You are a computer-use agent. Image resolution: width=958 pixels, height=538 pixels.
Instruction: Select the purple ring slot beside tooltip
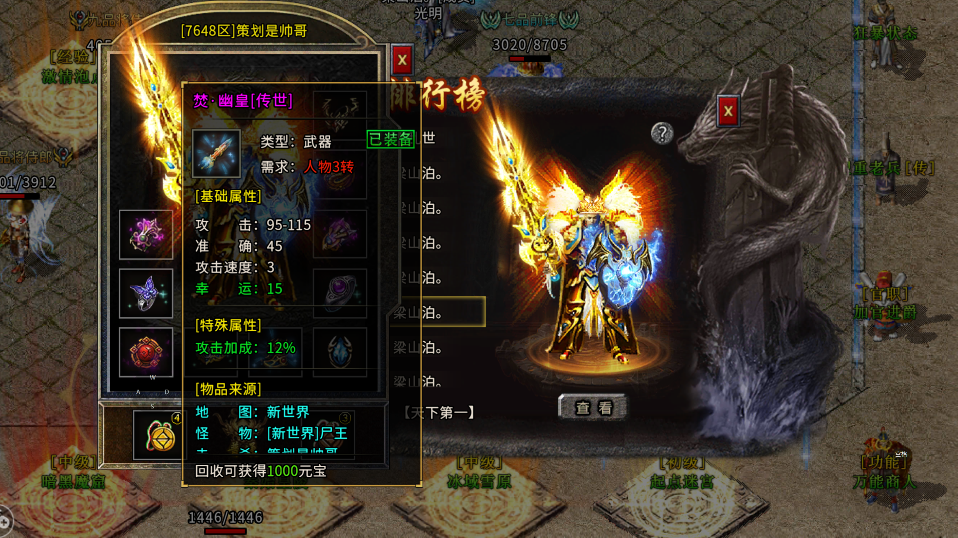340,293
